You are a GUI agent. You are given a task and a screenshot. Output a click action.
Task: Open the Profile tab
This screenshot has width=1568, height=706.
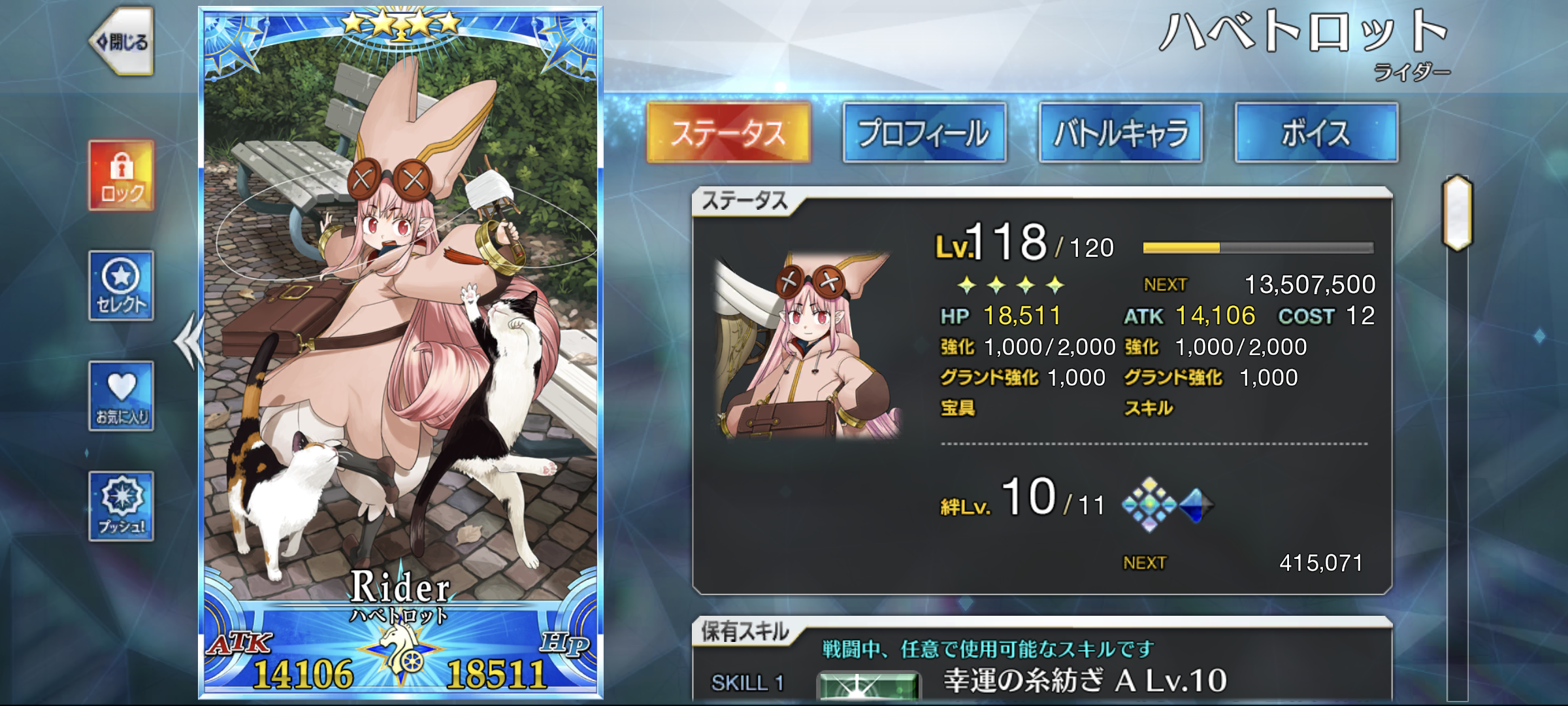pyautogui.click(x=924, y=133)
